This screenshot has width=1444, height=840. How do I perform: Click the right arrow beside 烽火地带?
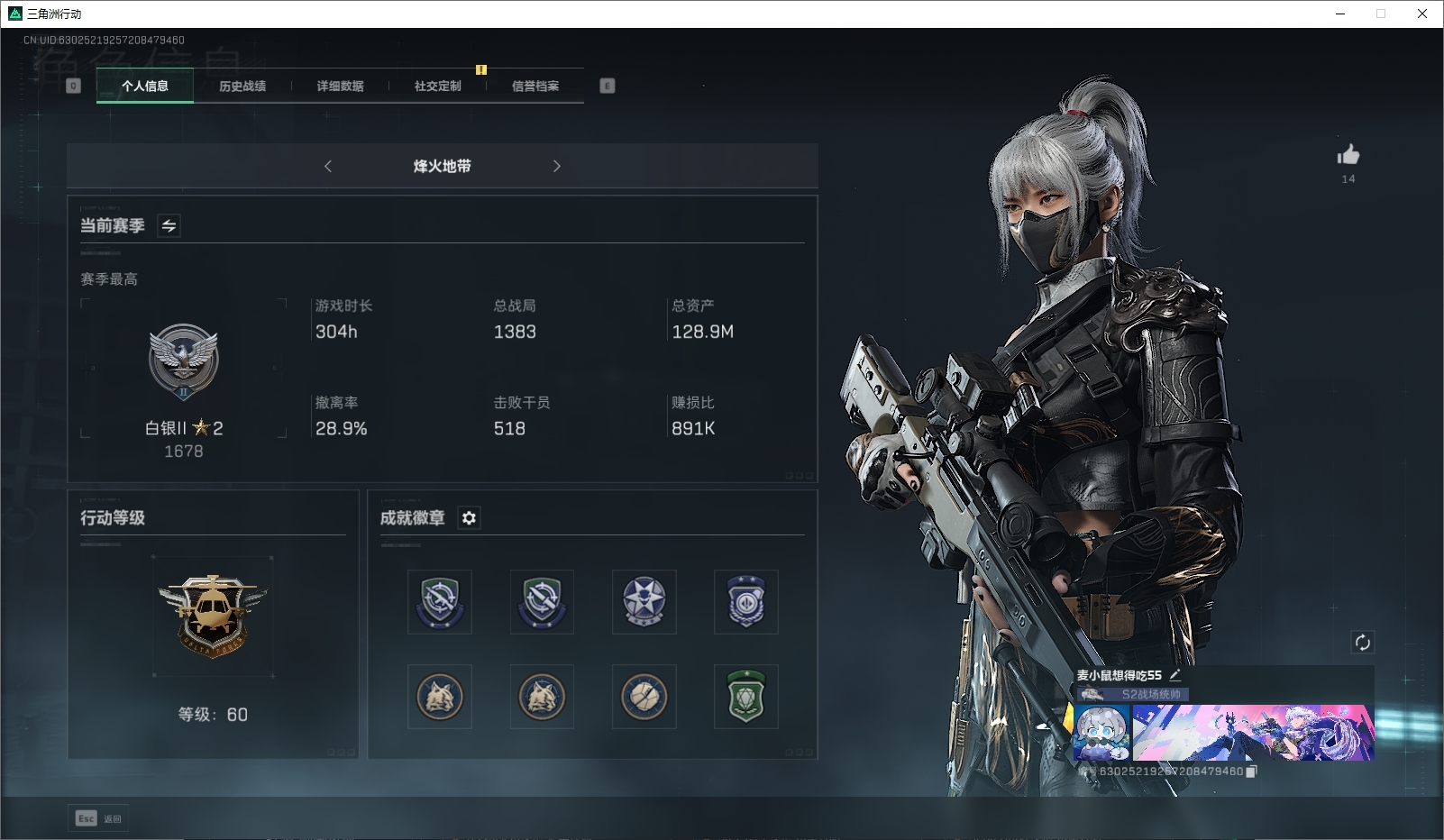(x=556, y=166)
